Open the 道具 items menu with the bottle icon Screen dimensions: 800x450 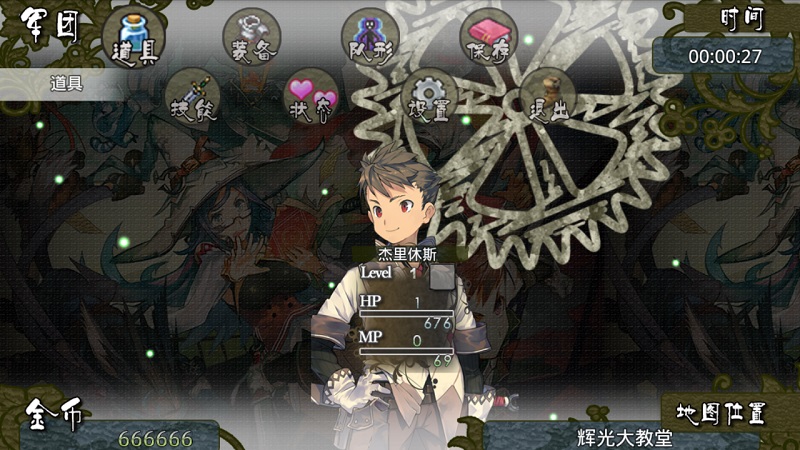click(x=132, y=35)
